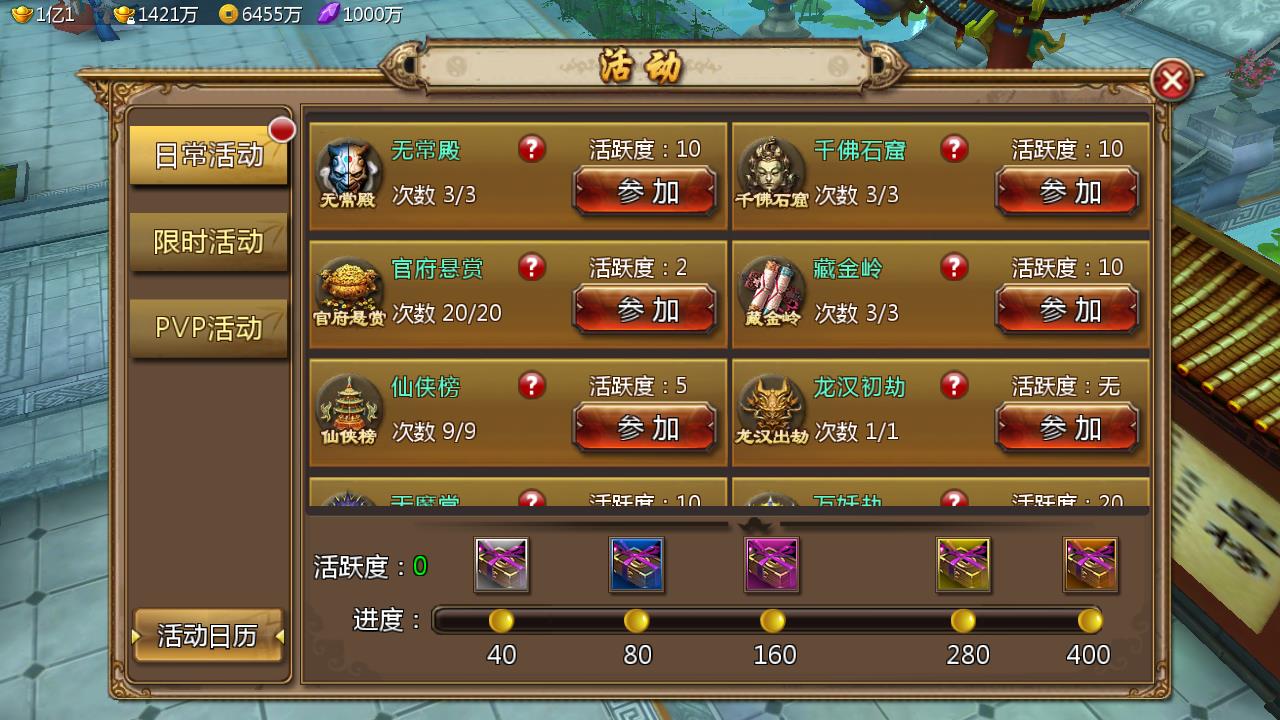Click the 官府悬赏 treasure pile icon
This screenshot has height=720, width=1280.
(349, 290)
